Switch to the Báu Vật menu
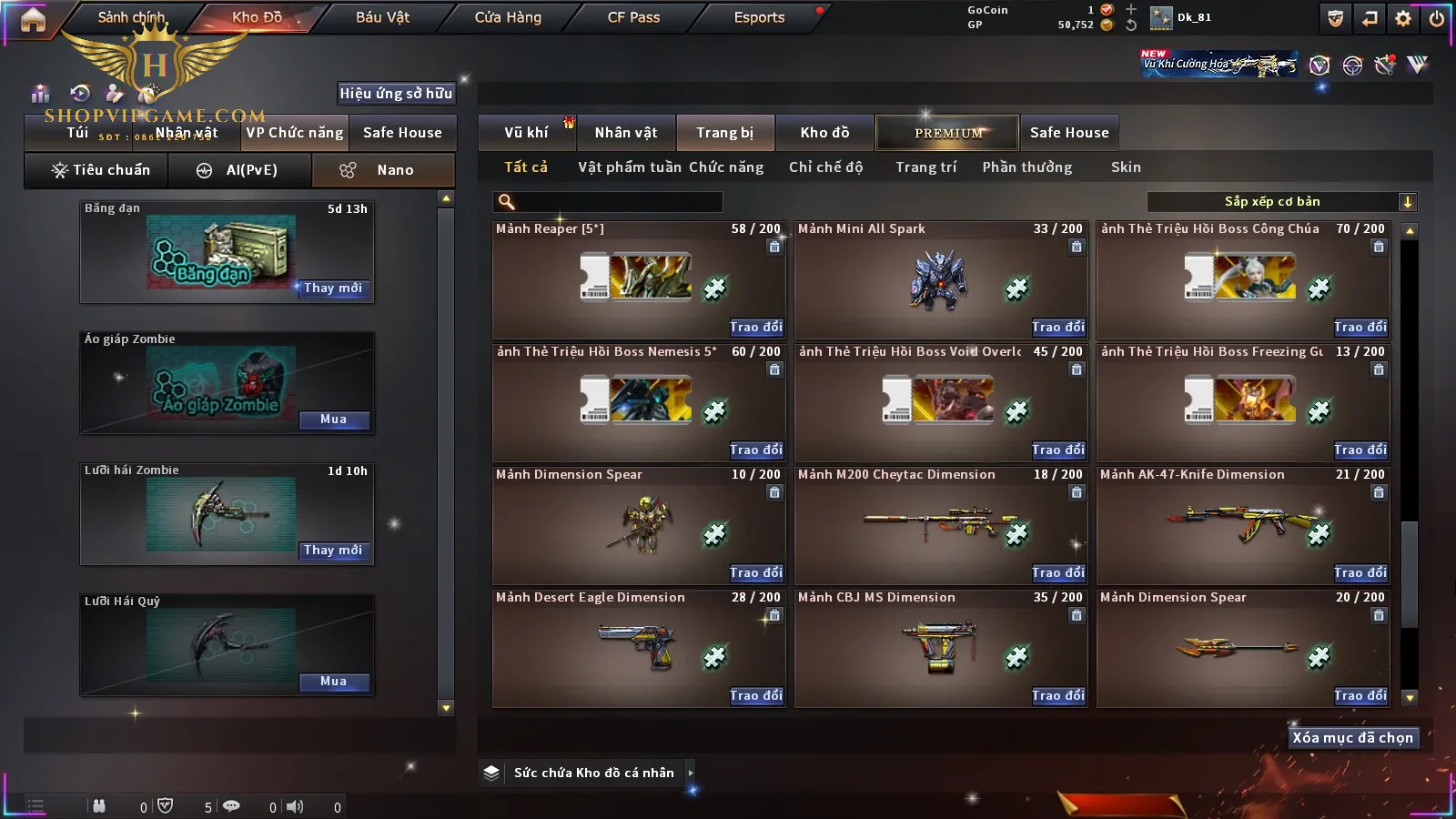The image size is (1456, 819). tap(382, 17)
